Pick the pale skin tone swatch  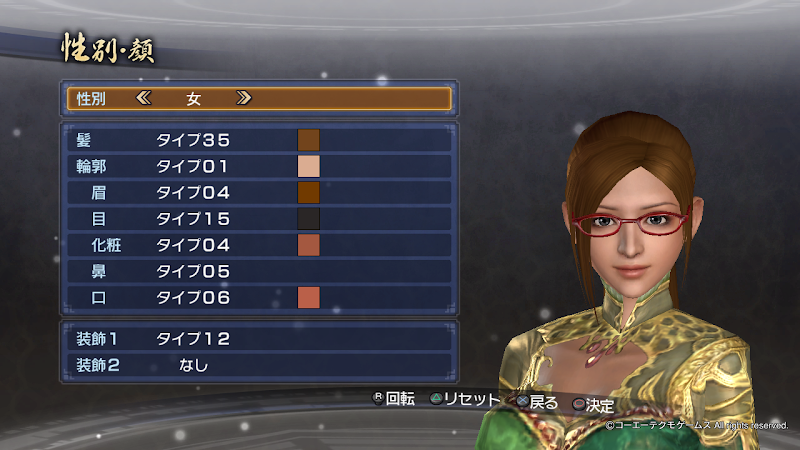(308, 166)
